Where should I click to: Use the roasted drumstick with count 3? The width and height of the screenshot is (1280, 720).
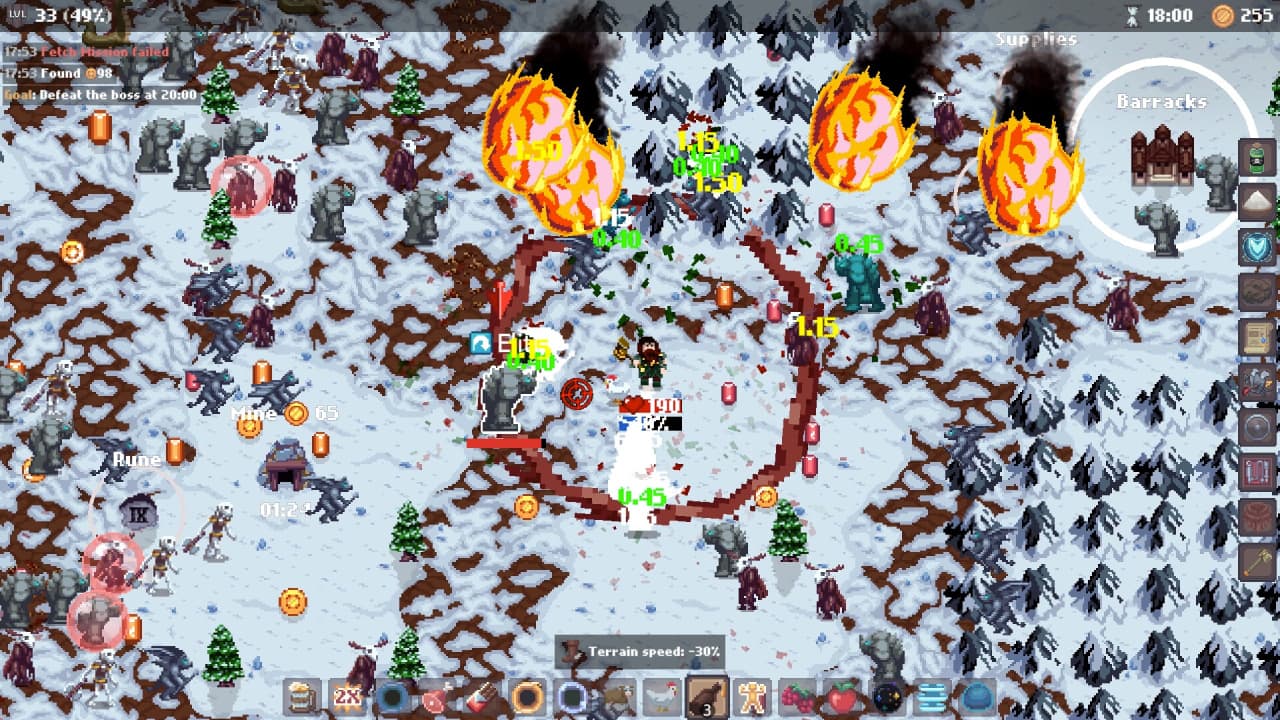(x=706, y=697)
